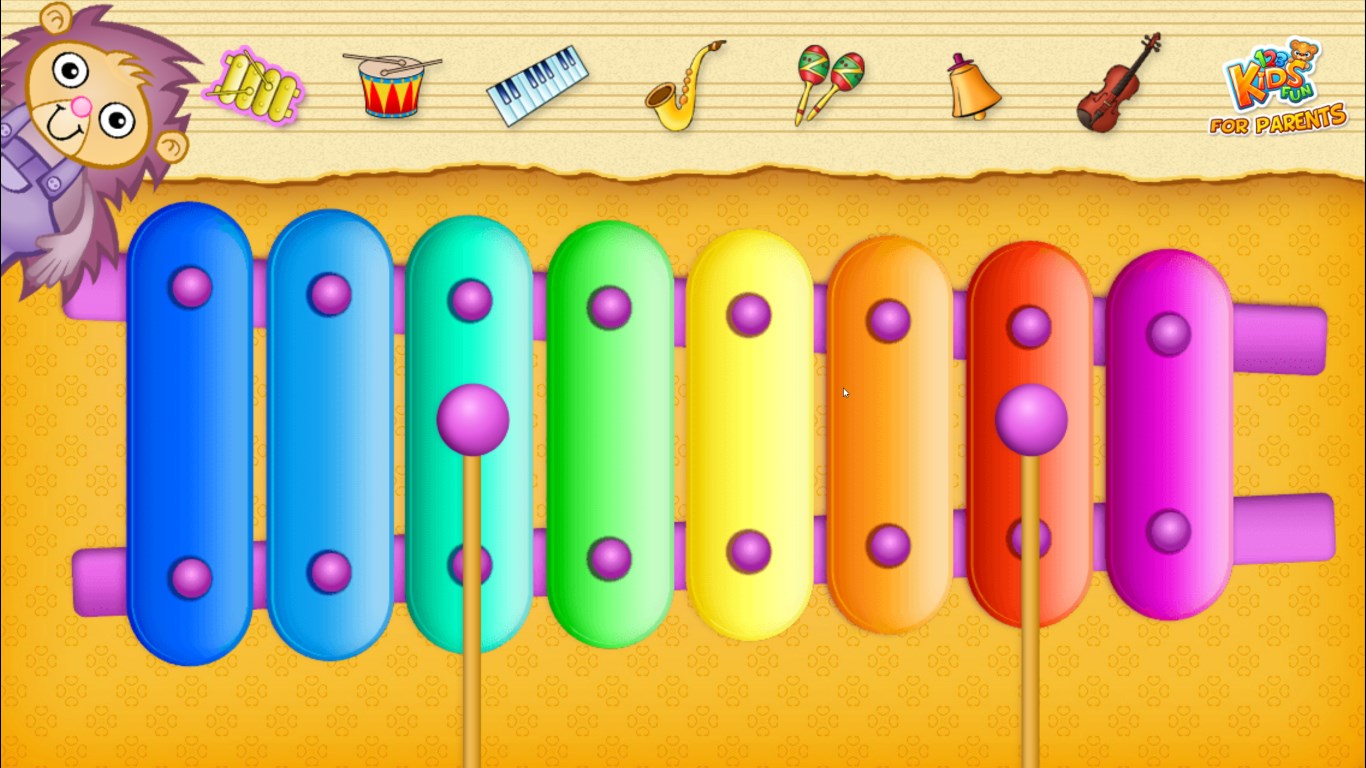Switch to the drum instrument
1366x768 pixels.
point(391,85)
